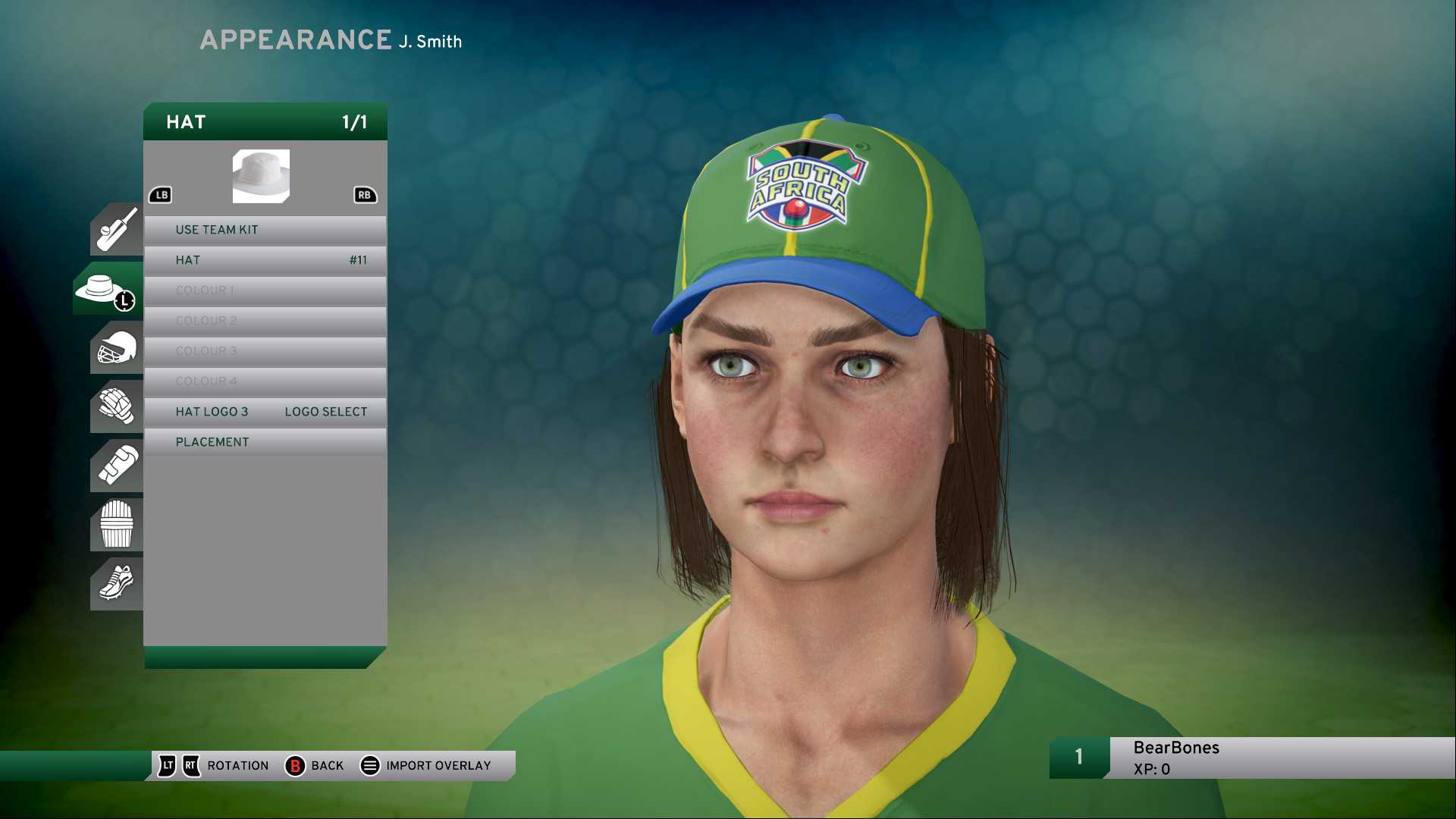Choose Import Overlay in the bottom bar
Image resolution: width=1456 pixels, height=819 pixels.
point(425,766)
